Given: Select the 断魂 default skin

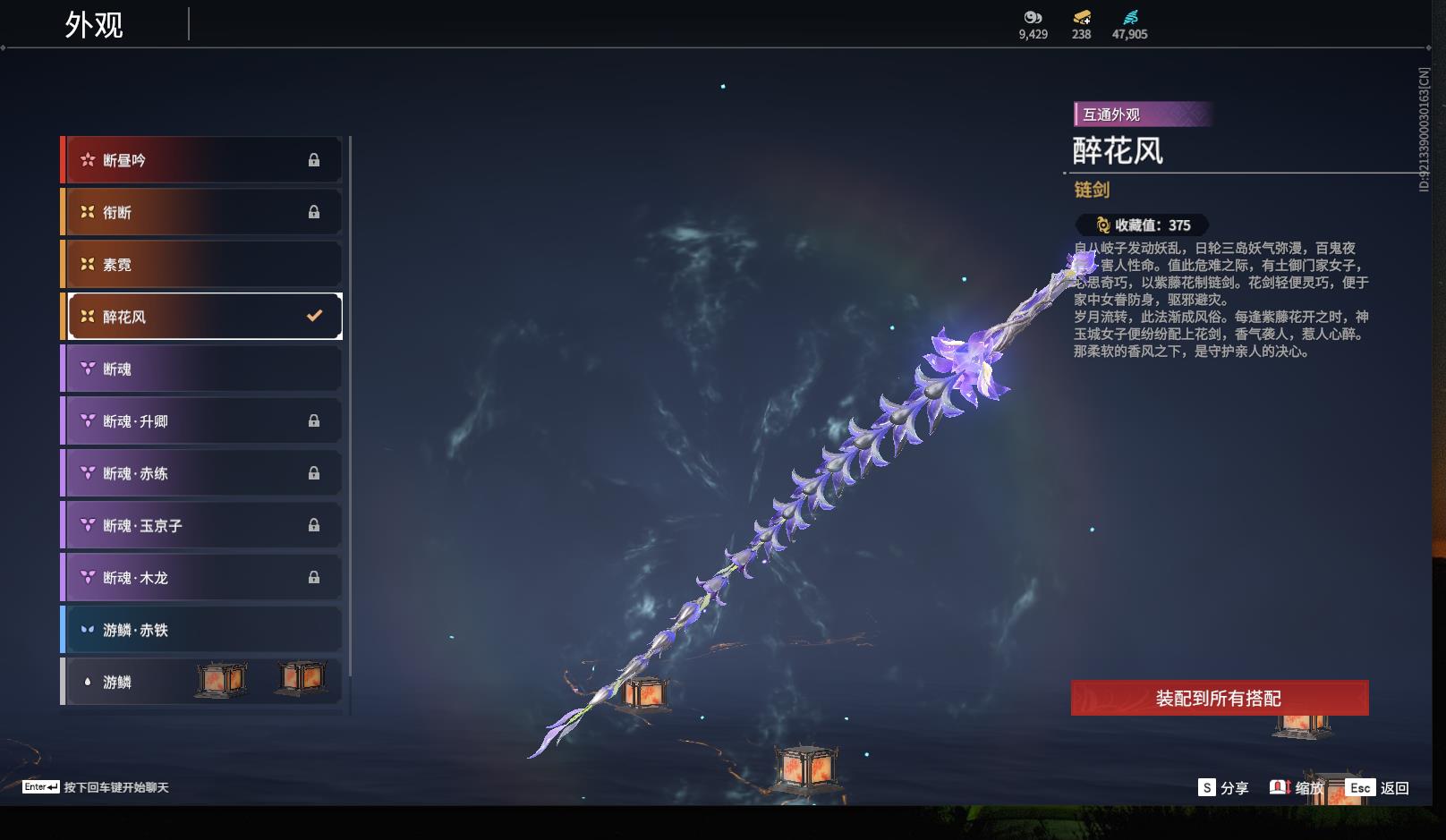Looking at the screenshot, I should [x=204, y=369].
